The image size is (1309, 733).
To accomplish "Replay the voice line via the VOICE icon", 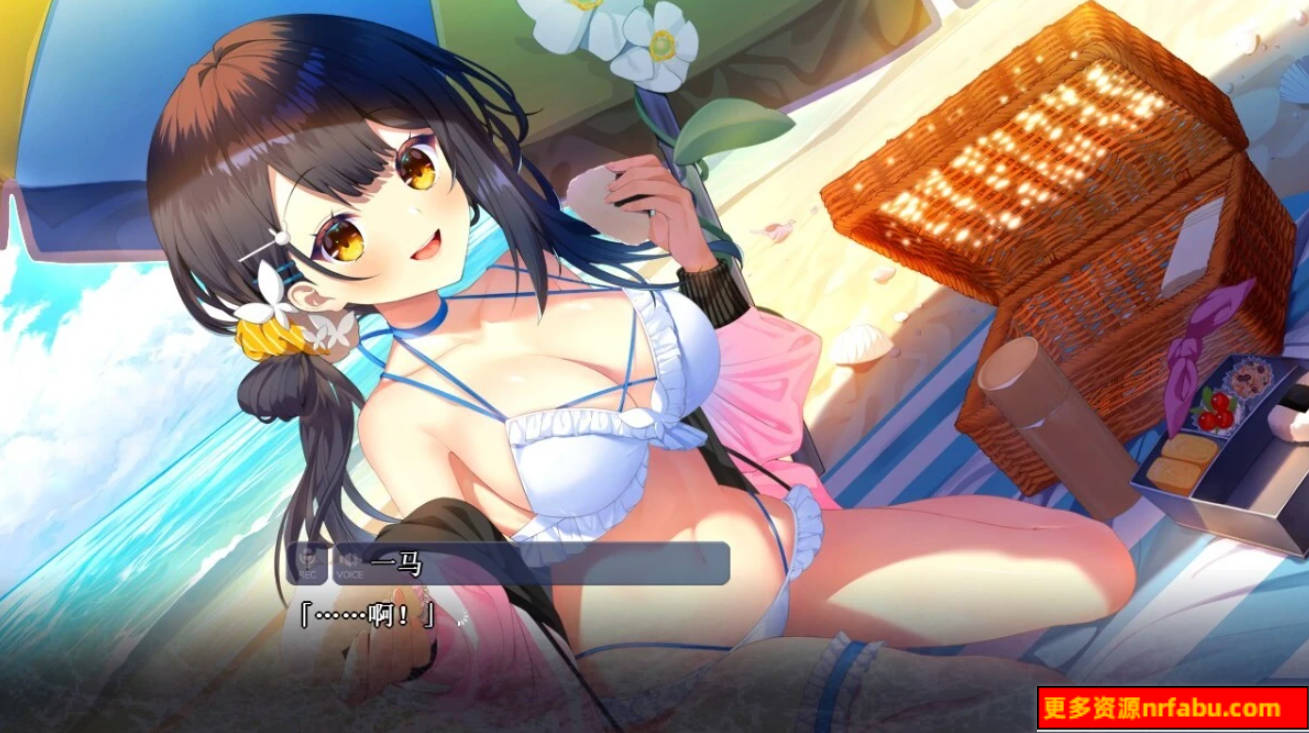I will (350, 560).
